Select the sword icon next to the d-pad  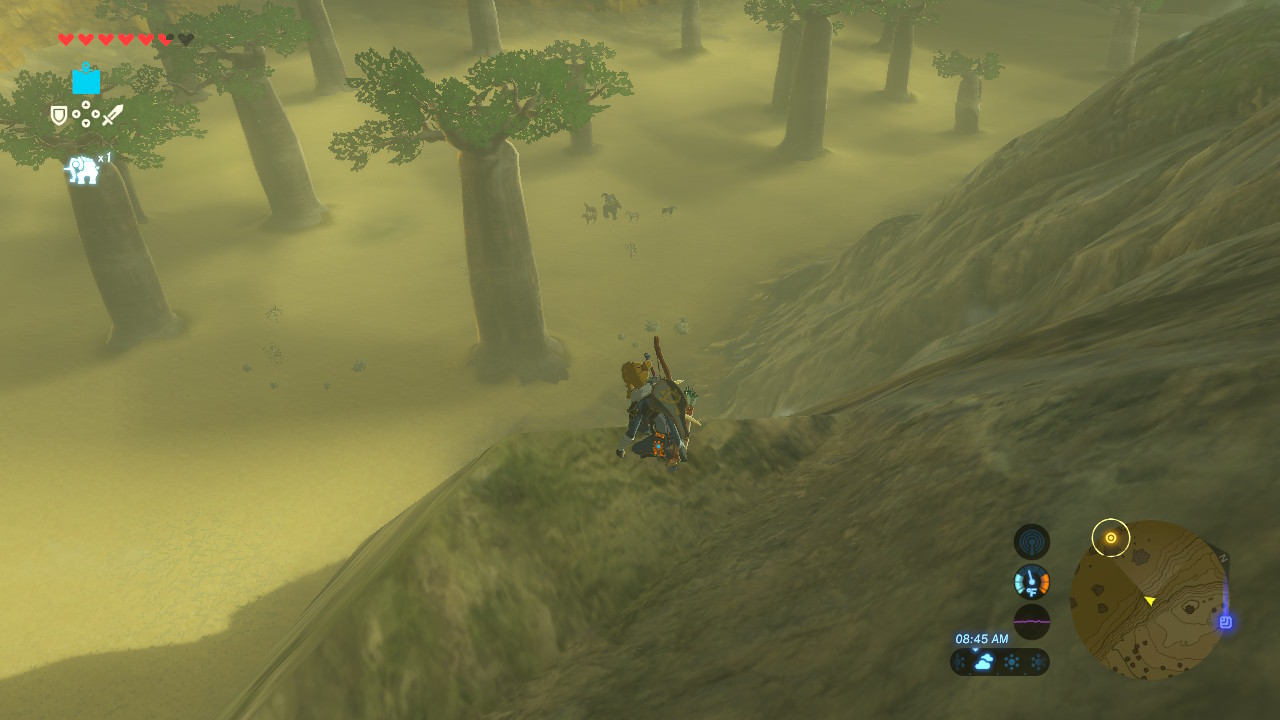click(112, 115)
